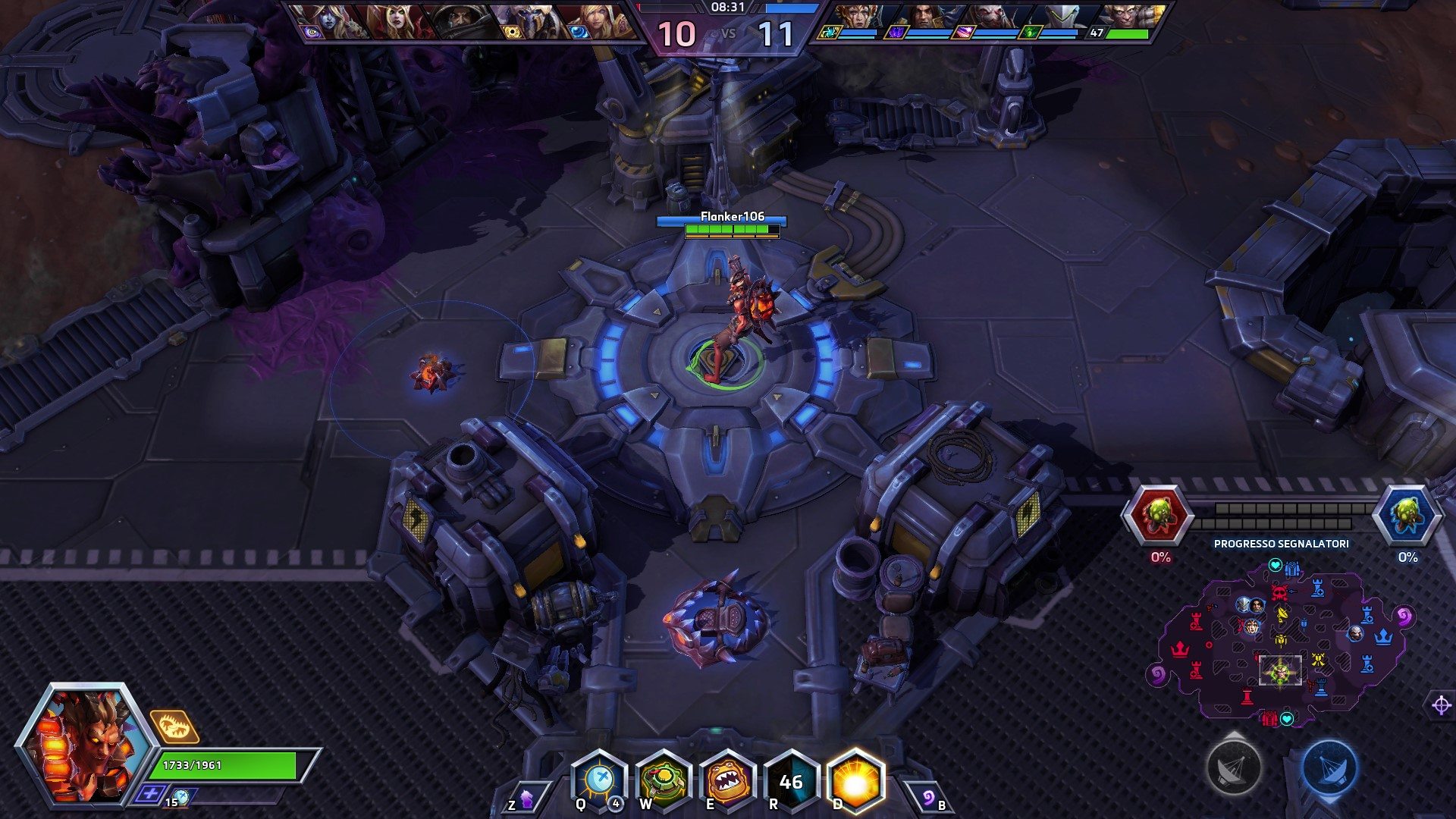Click the blue satellite dish beacon indicator

coord(1329,767)
